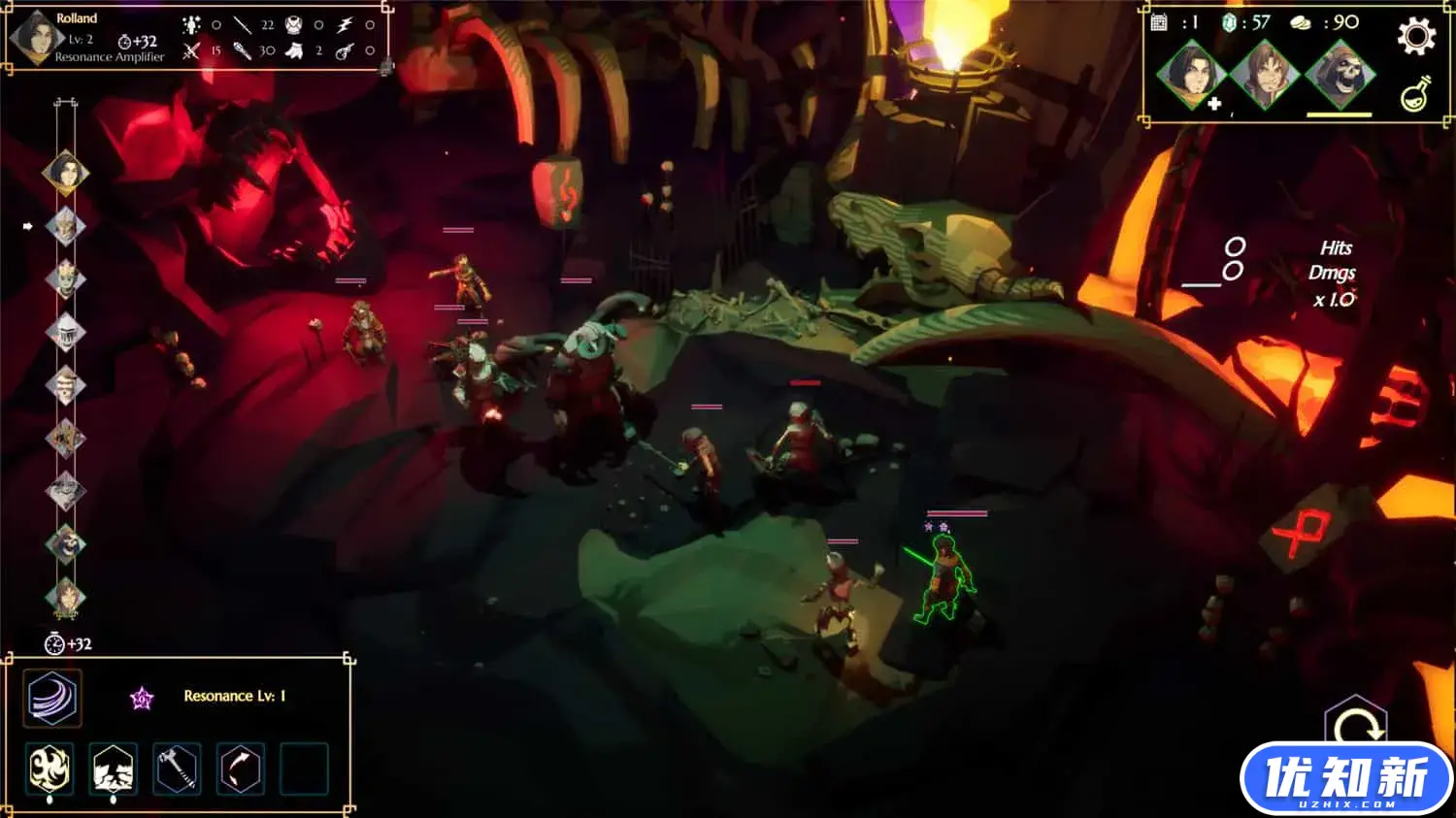This screenshot has height=818, width=1456.
Task: Select the curved arrow ability
Action: (x=240, y=769)
